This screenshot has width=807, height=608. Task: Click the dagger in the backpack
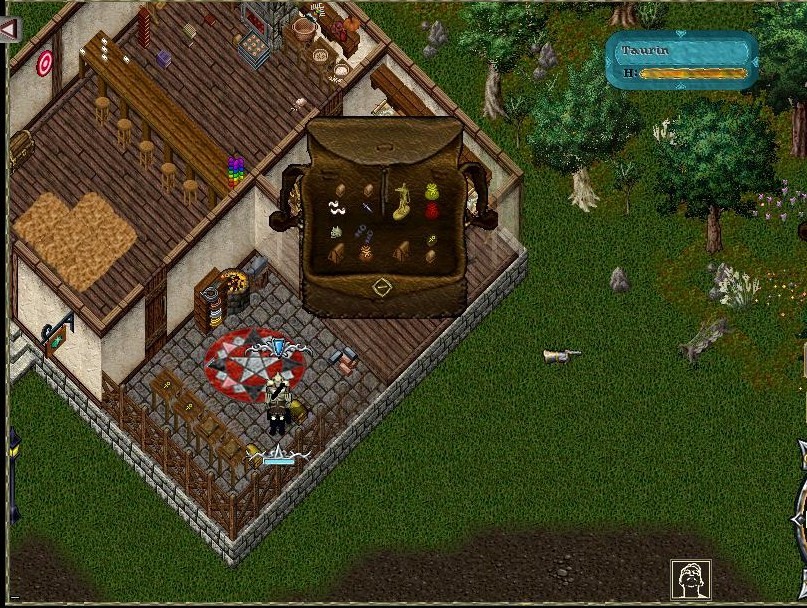(368, 207)
